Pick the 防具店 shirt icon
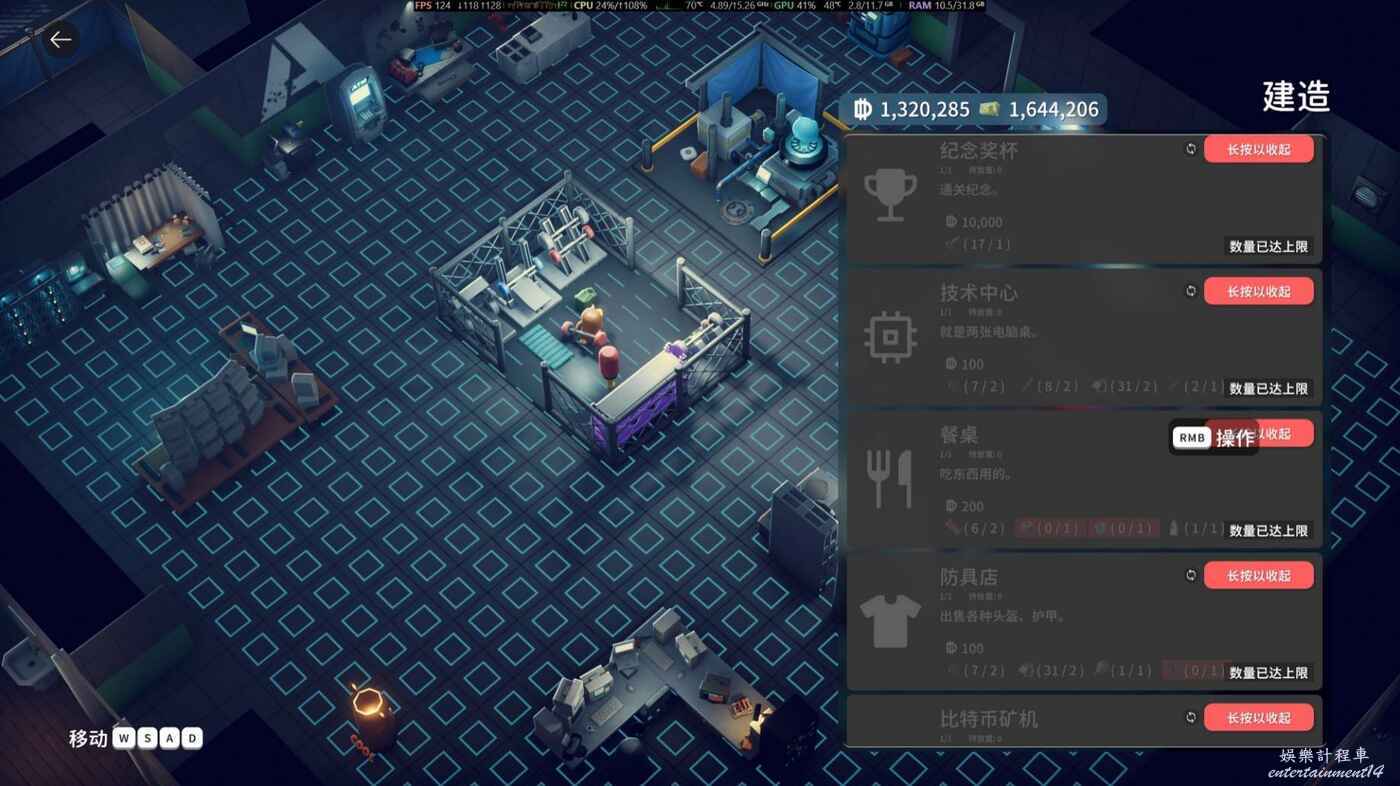The image size is (1400, 786). click(x=889, y=621)
